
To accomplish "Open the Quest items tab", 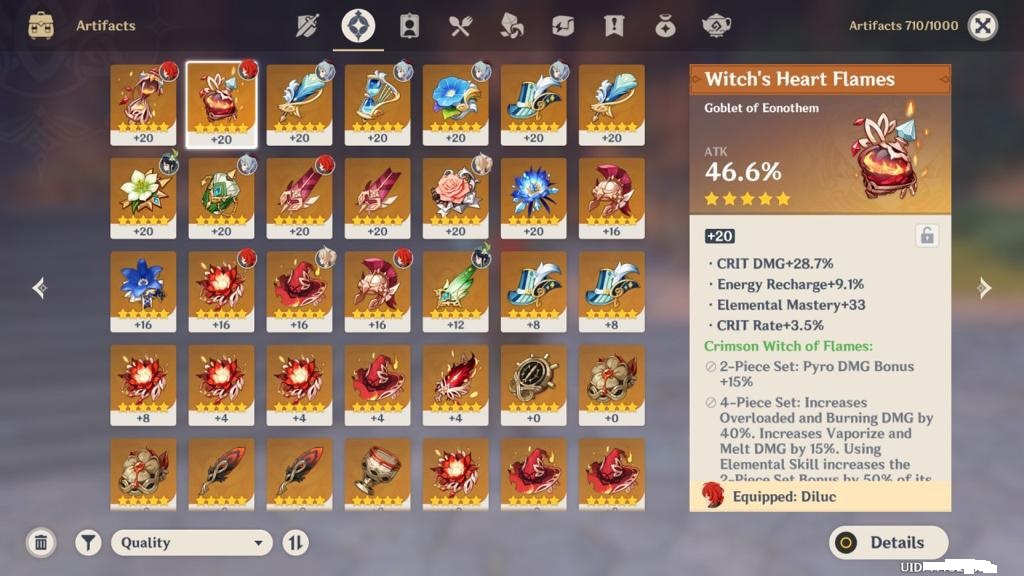I will click(x=614, y=26).
